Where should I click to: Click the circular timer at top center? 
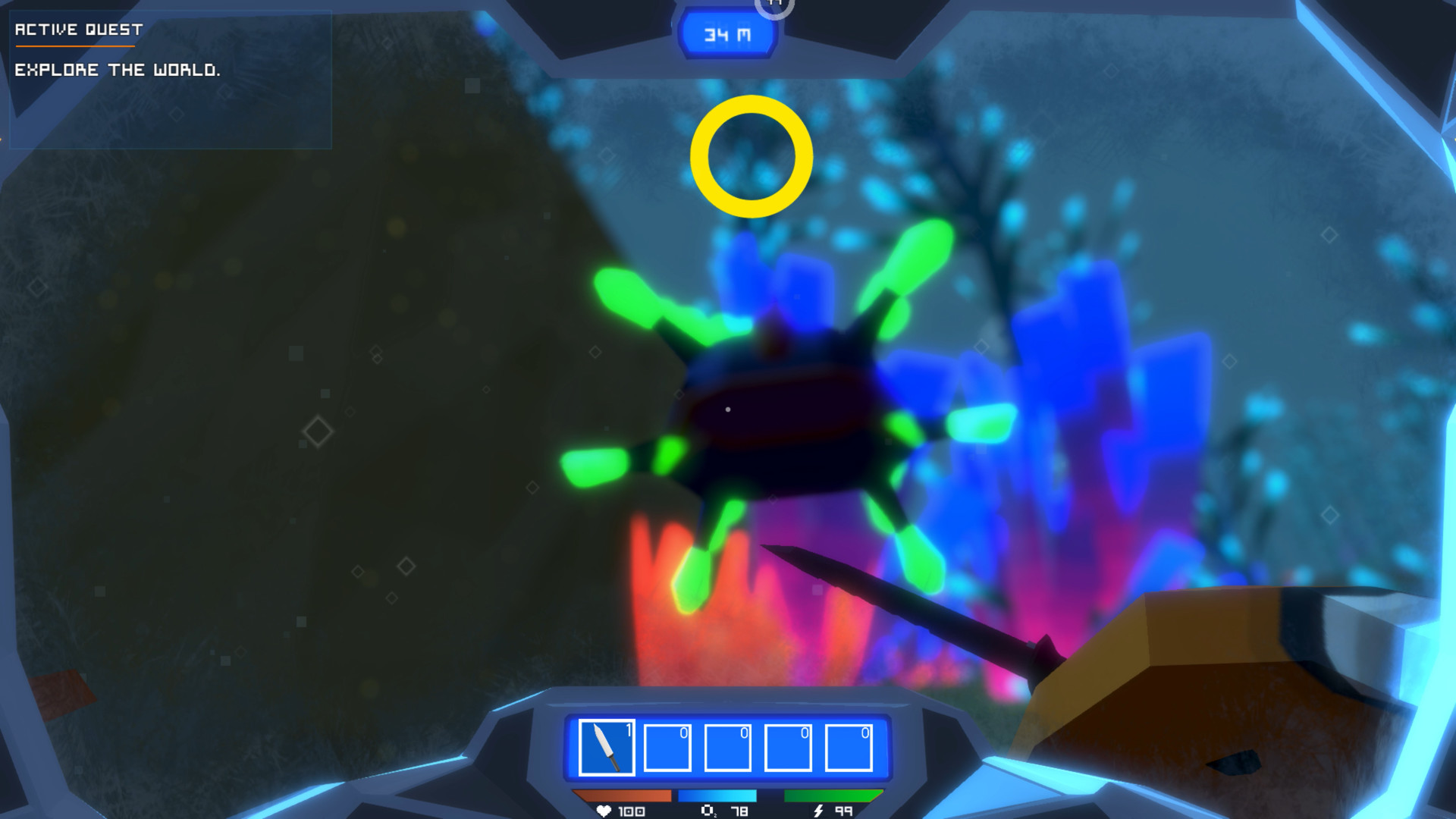click(775, 6)
